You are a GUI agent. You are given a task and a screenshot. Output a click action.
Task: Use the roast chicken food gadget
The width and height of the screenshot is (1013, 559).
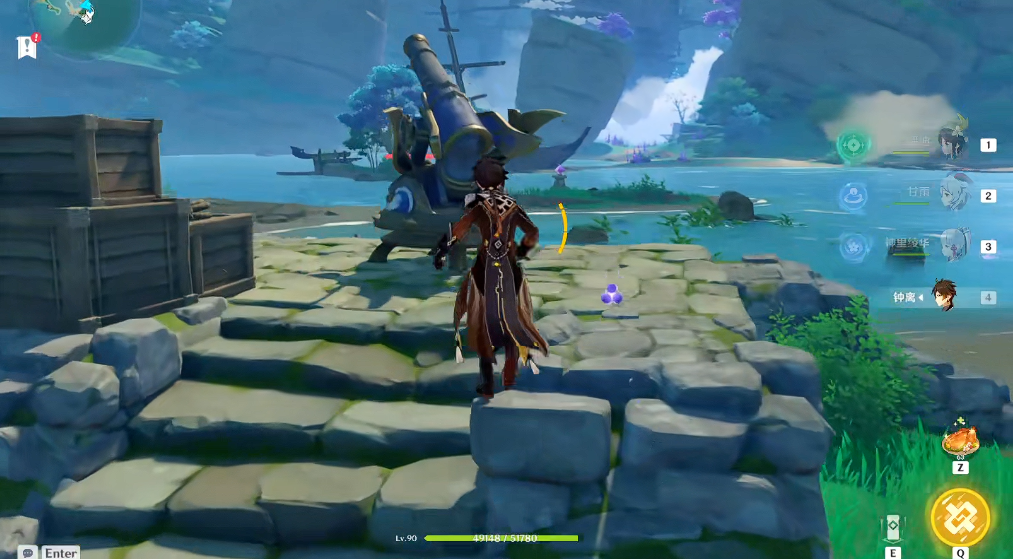tap(959, 440)
